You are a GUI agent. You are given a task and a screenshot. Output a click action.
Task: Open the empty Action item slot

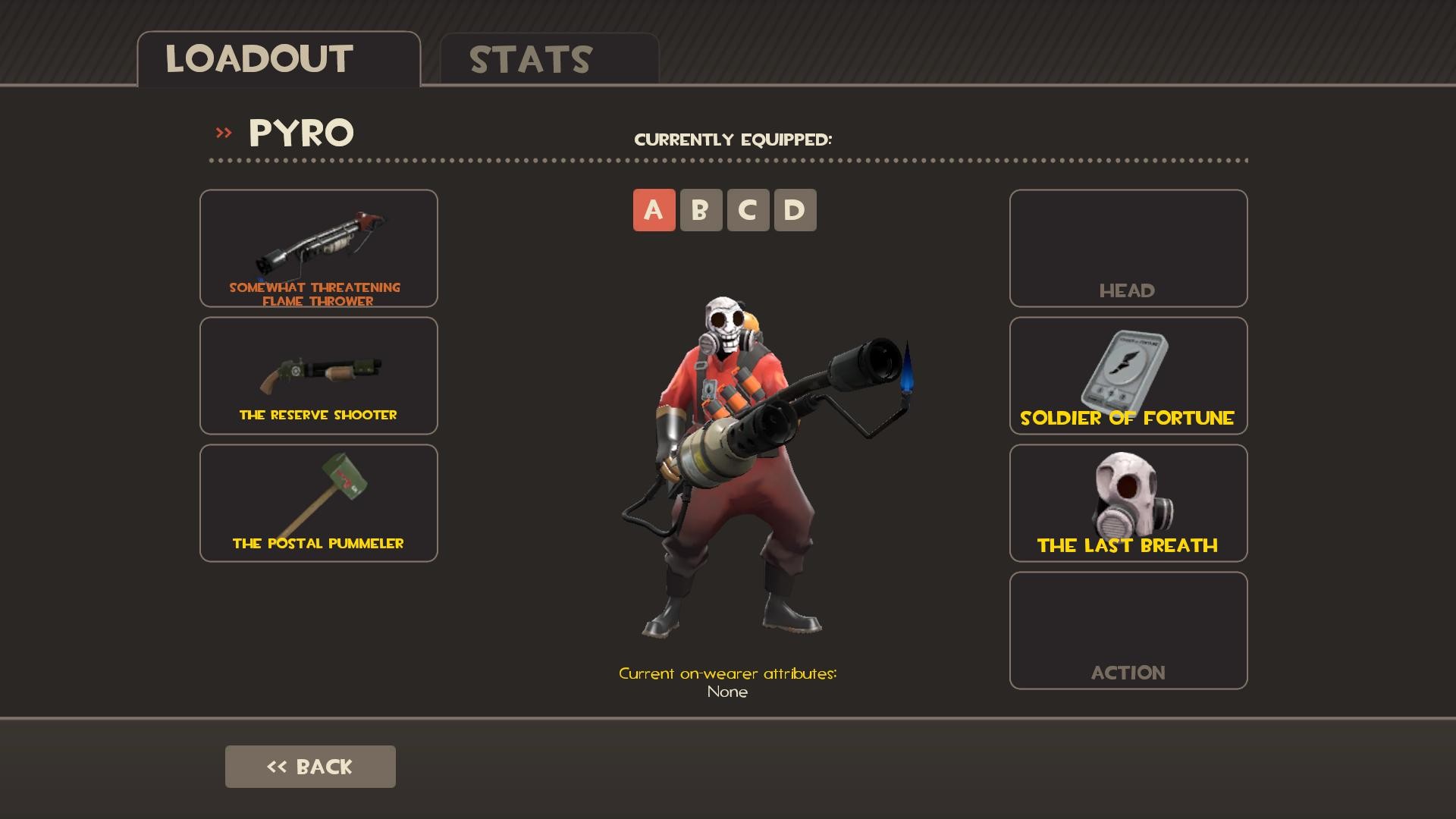click(x=1128, y=629)
